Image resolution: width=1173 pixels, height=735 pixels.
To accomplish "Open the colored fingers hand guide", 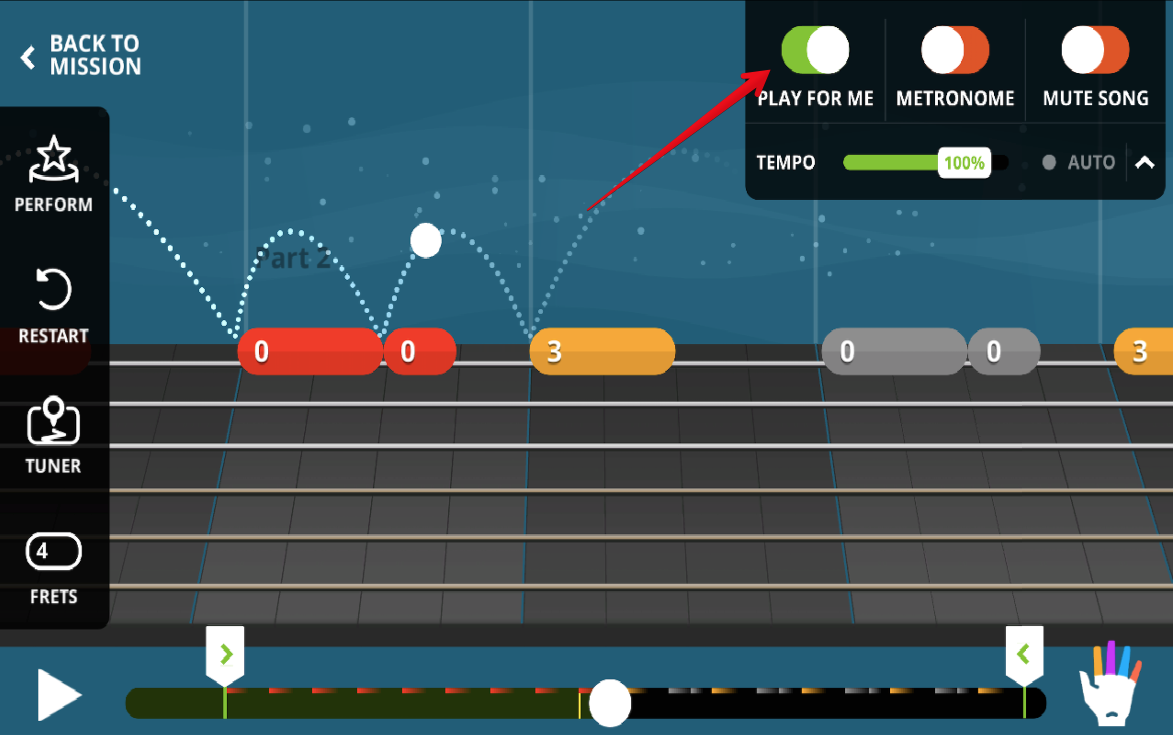I will click(x=1110, y=684).
